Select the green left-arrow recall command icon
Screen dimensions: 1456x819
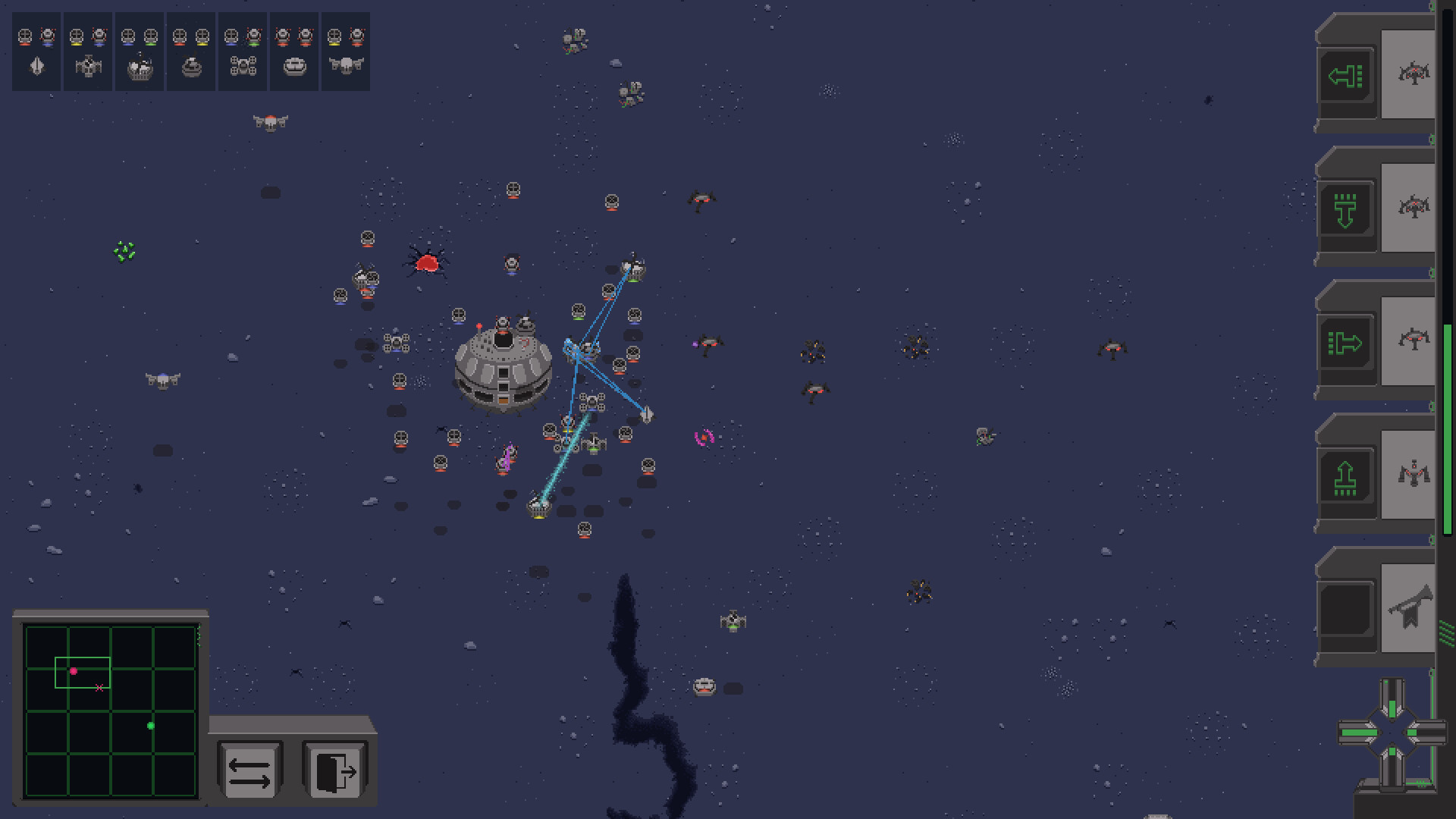(1348, 76)
